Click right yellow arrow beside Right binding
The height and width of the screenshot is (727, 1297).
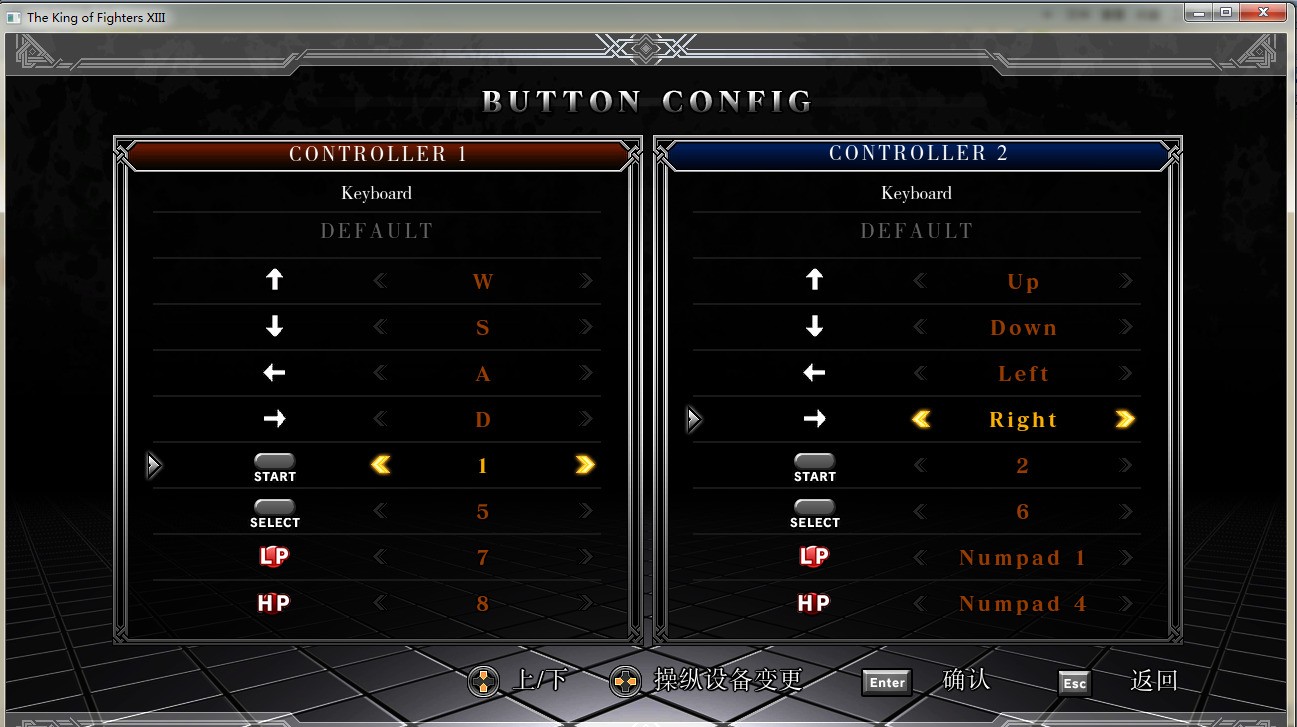click(x=1125, y=420)
